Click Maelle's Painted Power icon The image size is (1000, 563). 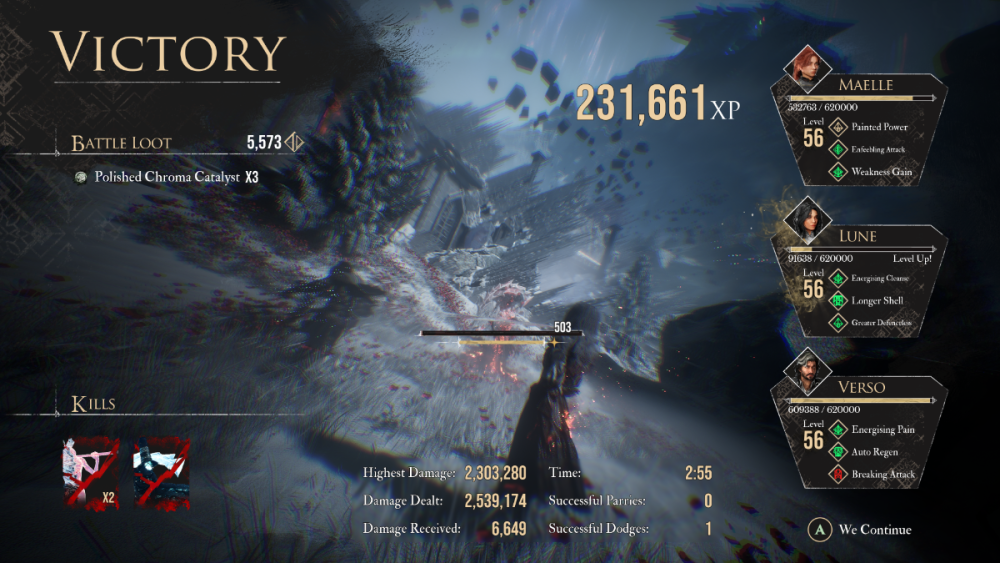[839, 127]
